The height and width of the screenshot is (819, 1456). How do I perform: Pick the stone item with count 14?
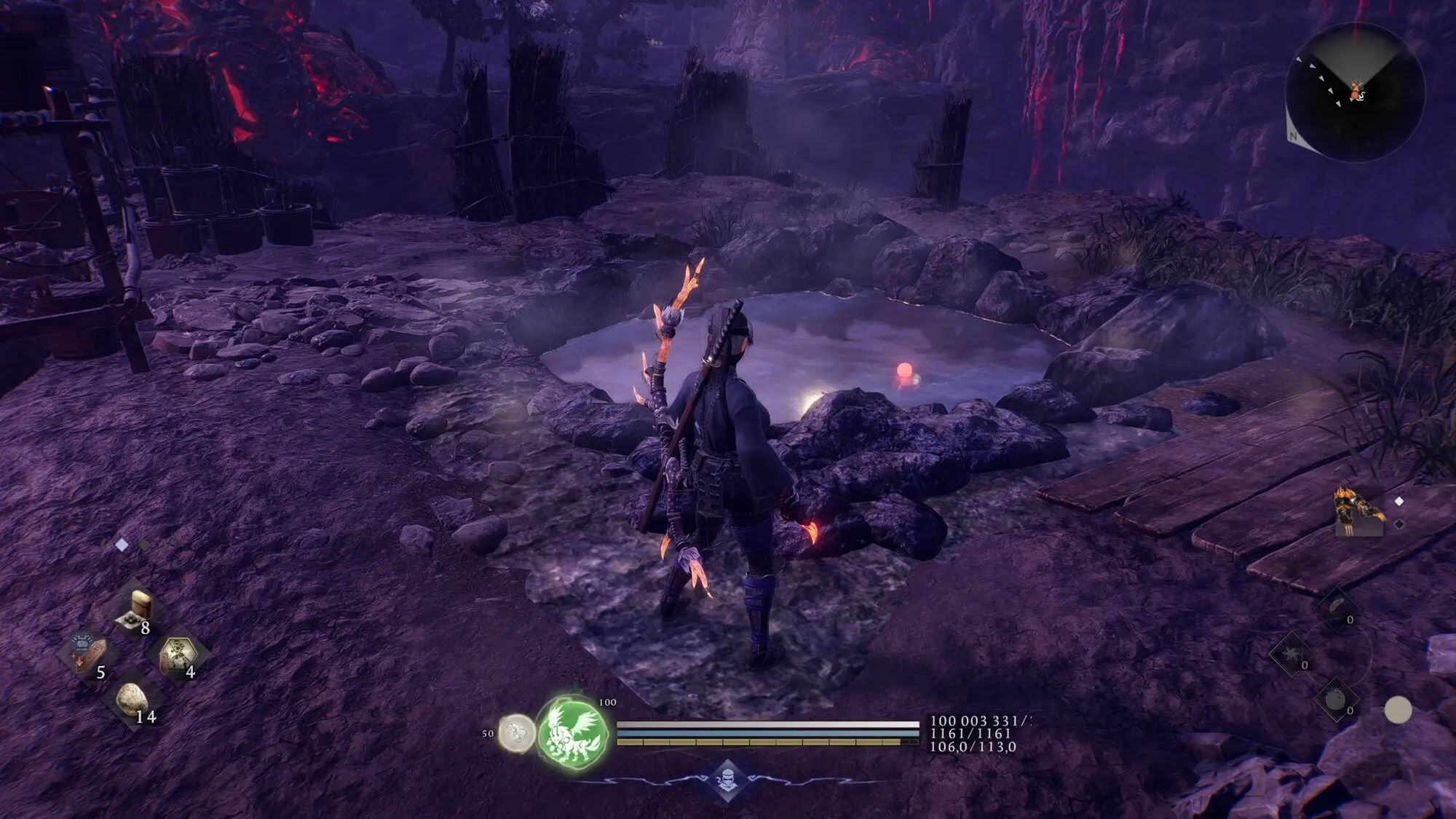pyautogui.click(x=133, y=700)
